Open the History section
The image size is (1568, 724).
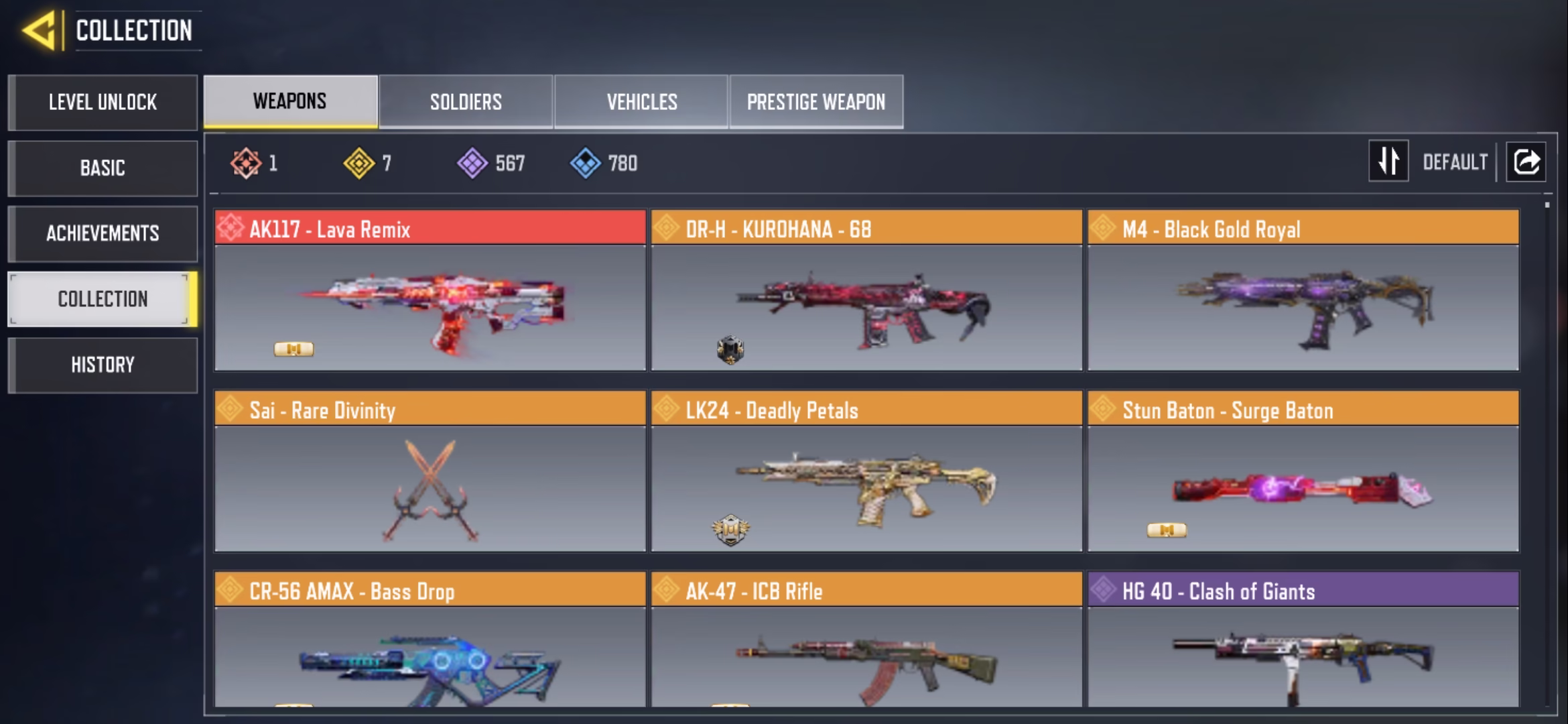[103, 365]
